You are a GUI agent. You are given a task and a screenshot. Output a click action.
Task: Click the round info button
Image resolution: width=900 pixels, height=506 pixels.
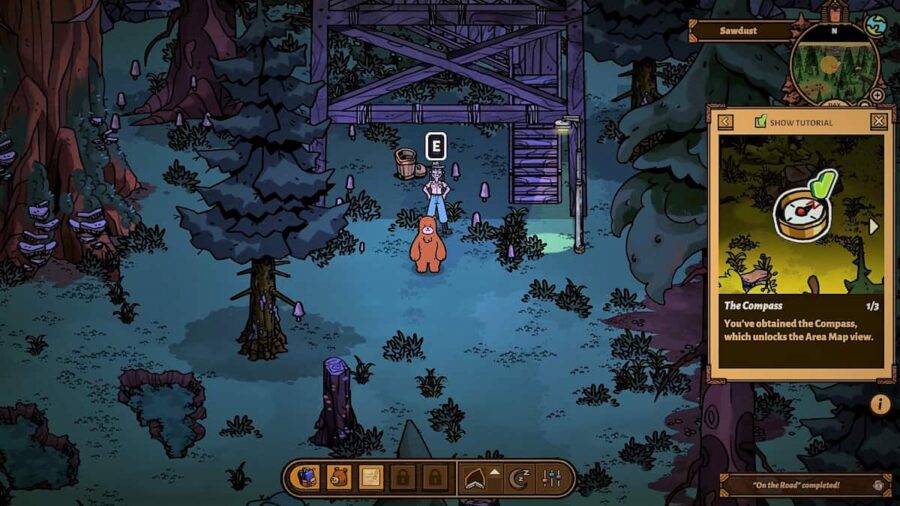click(880, 404)
